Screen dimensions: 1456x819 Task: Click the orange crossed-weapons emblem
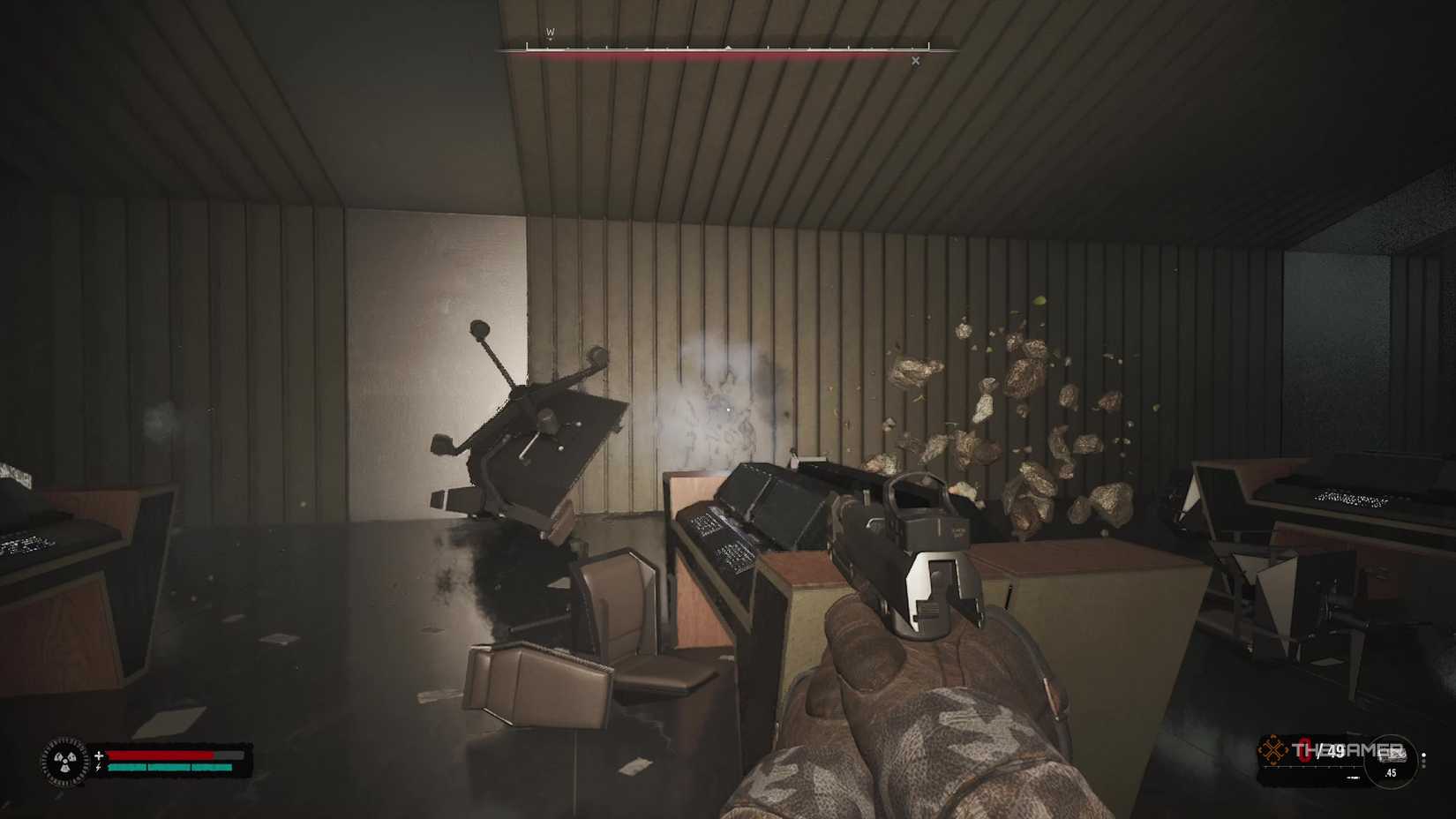1273,748
